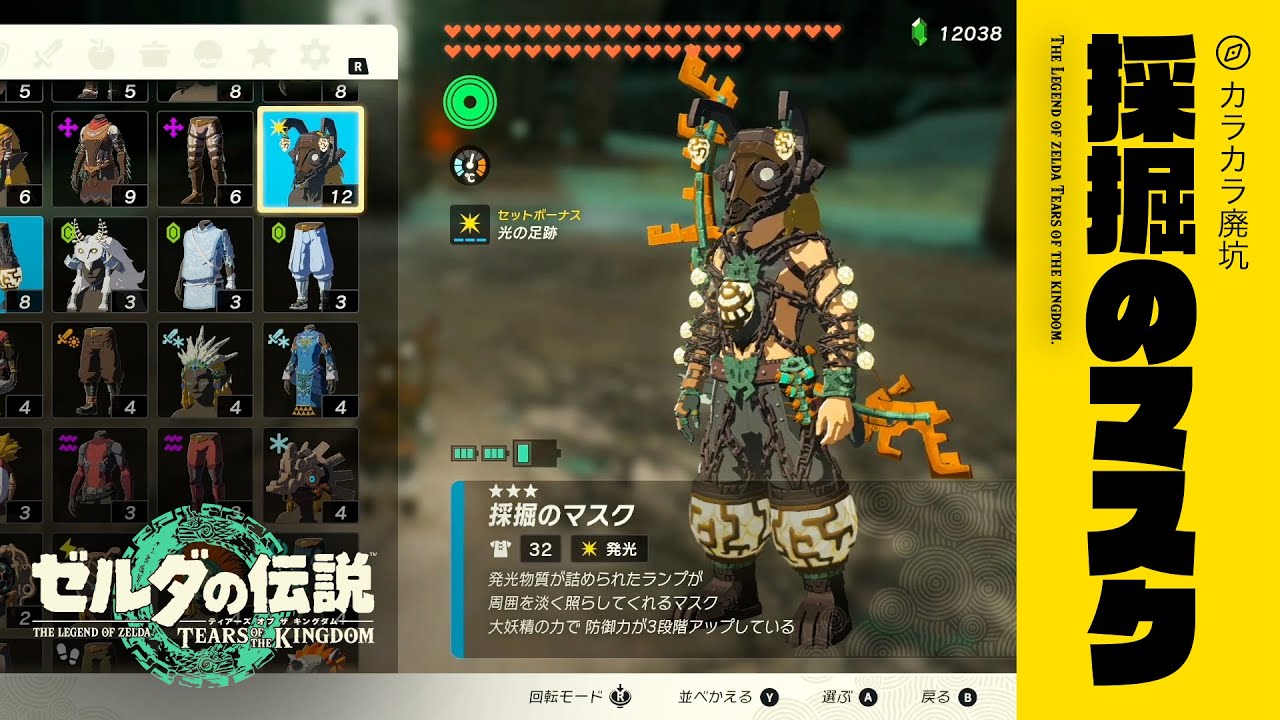Image resolution: width=1280 pixels, height=720 pixels.
Task: Open the star key items tab
Action: pos(261,52)
